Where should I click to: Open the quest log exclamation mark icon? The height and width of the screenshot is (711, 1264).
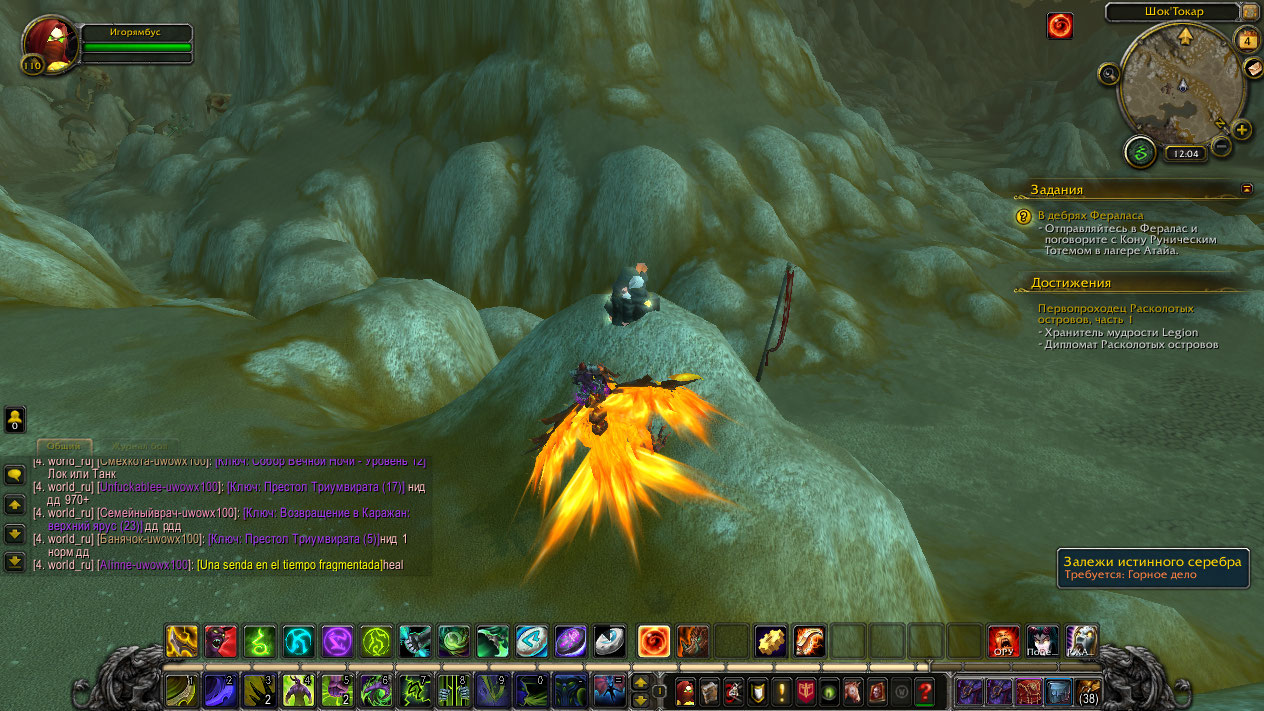781,690
